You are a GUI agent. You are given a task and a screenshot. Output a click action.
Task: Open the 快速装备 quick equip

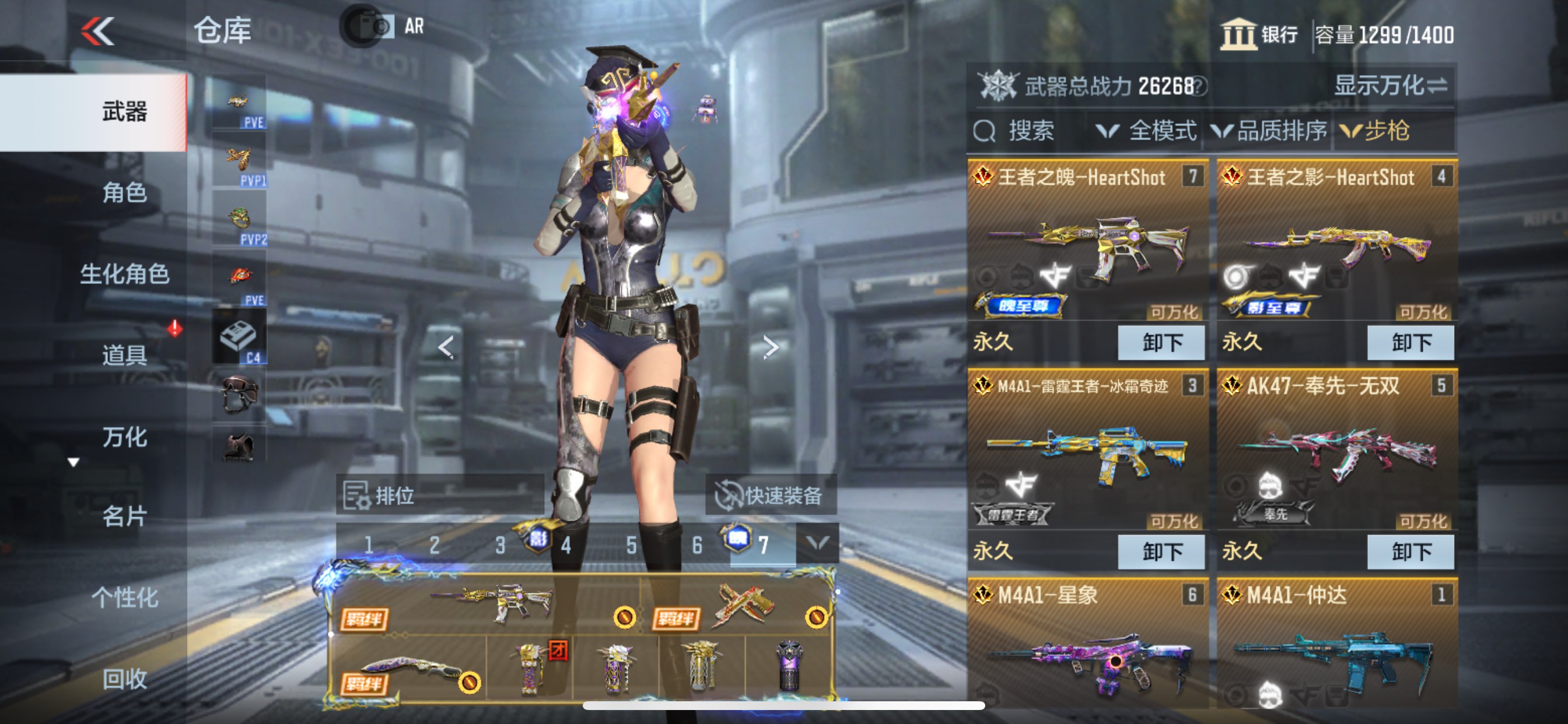click(771, 495)
